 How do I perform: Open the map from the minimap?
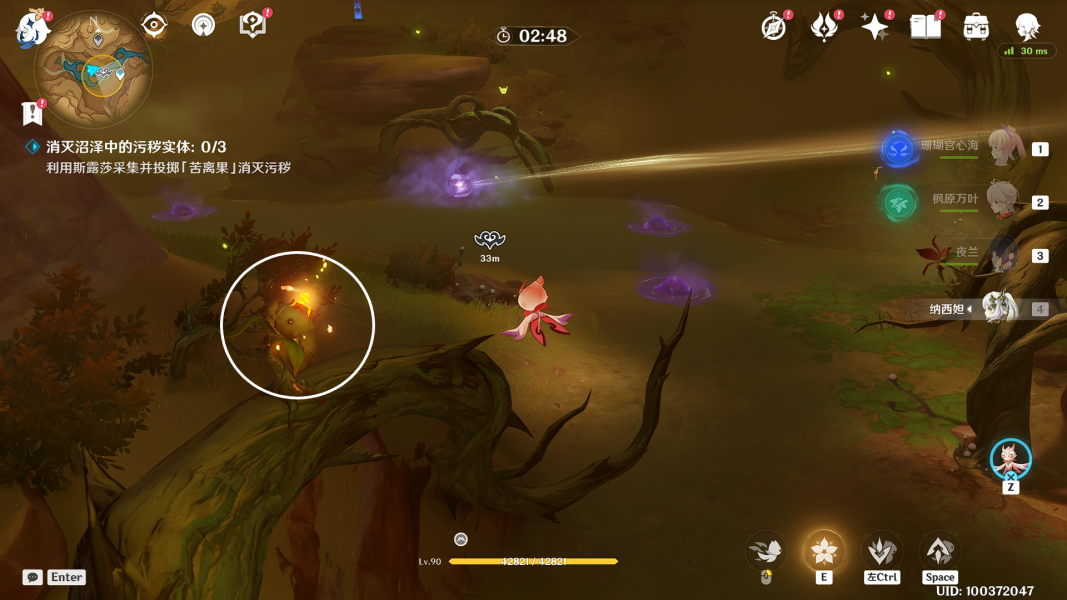[x=93, y=69]
